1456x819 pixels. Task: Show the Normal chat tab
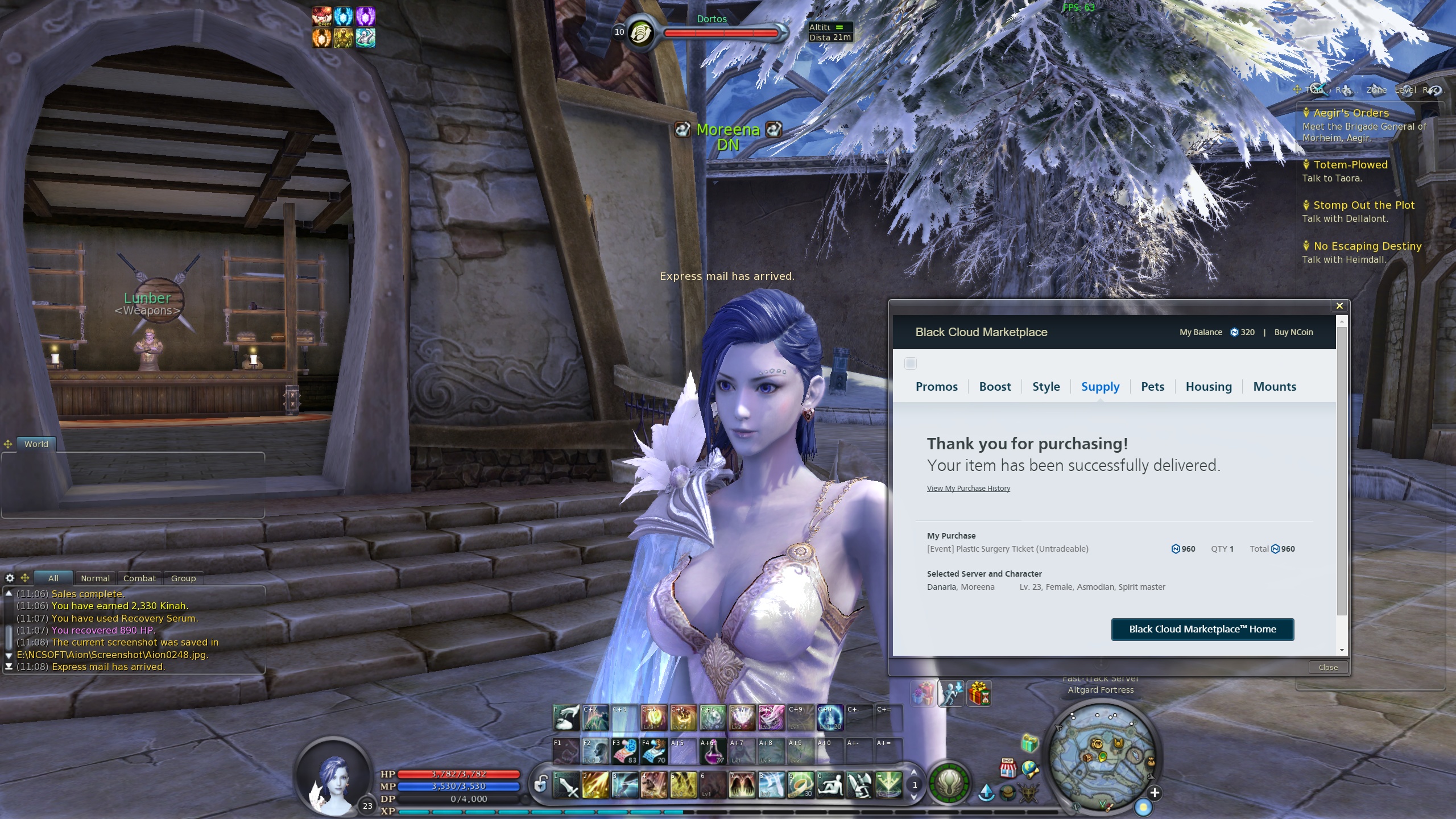(x=95, y=578)
